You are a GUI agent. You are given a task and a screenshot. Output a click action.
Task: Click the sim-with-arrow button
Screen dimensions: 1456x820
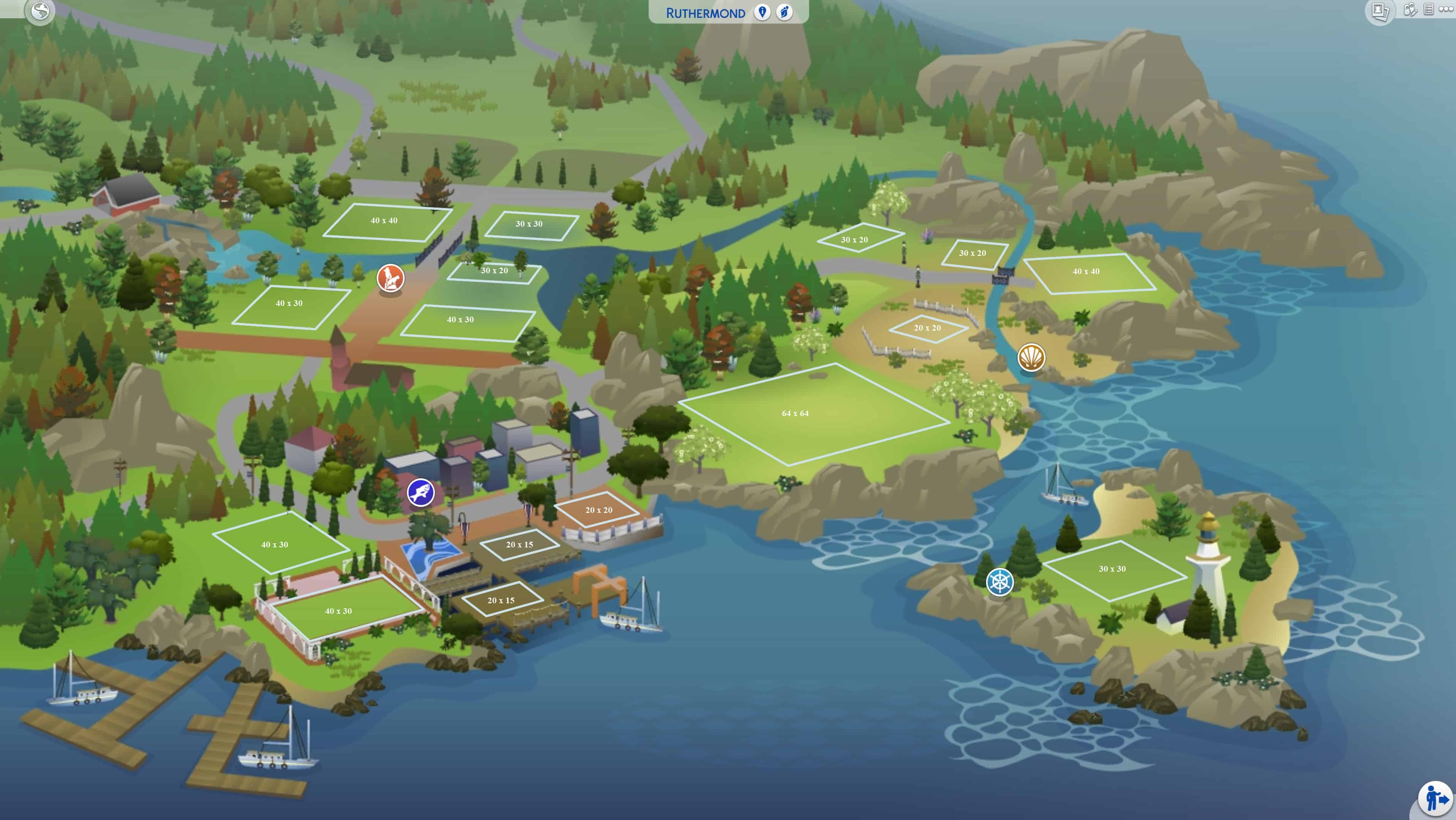(1435, 798)
